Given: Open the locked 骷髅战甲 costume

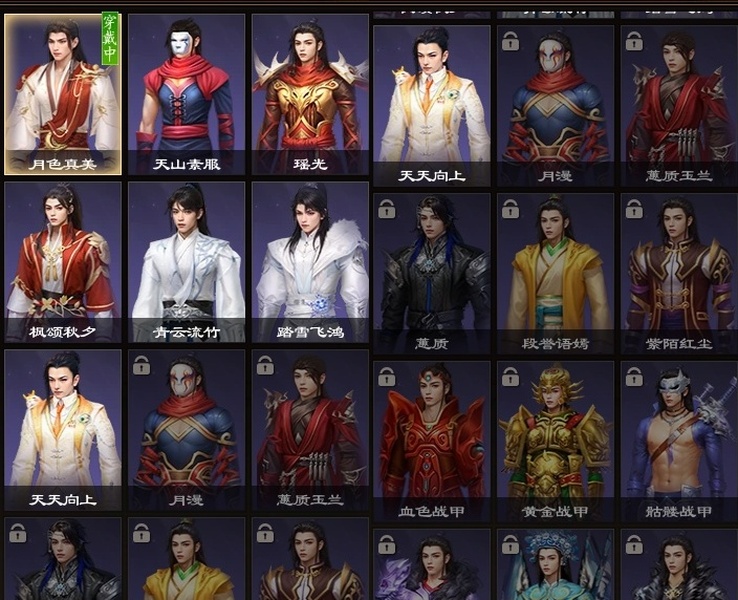Looking at the screenshot, I should pos(679,441).
